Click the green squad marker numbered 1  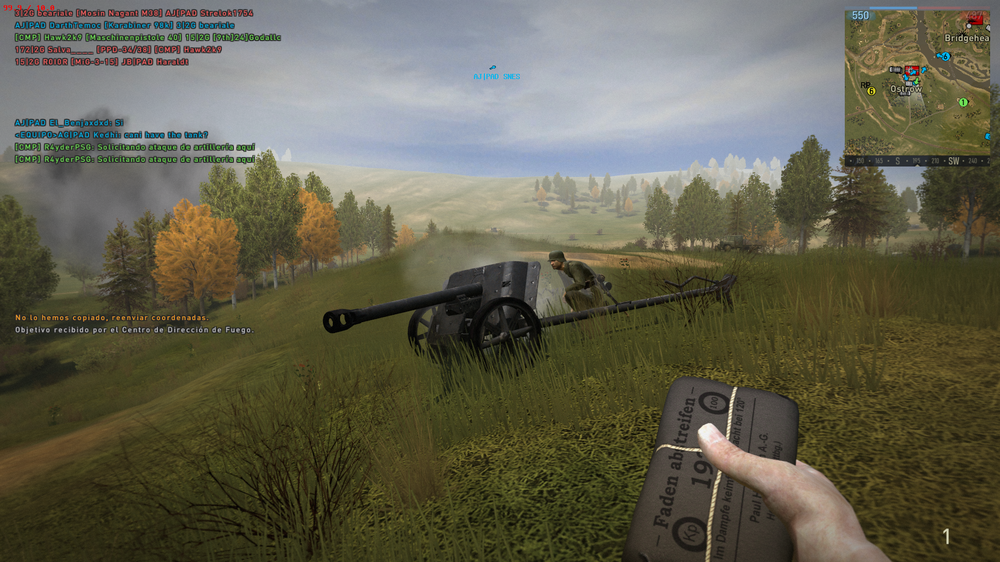tap(963, 102)
